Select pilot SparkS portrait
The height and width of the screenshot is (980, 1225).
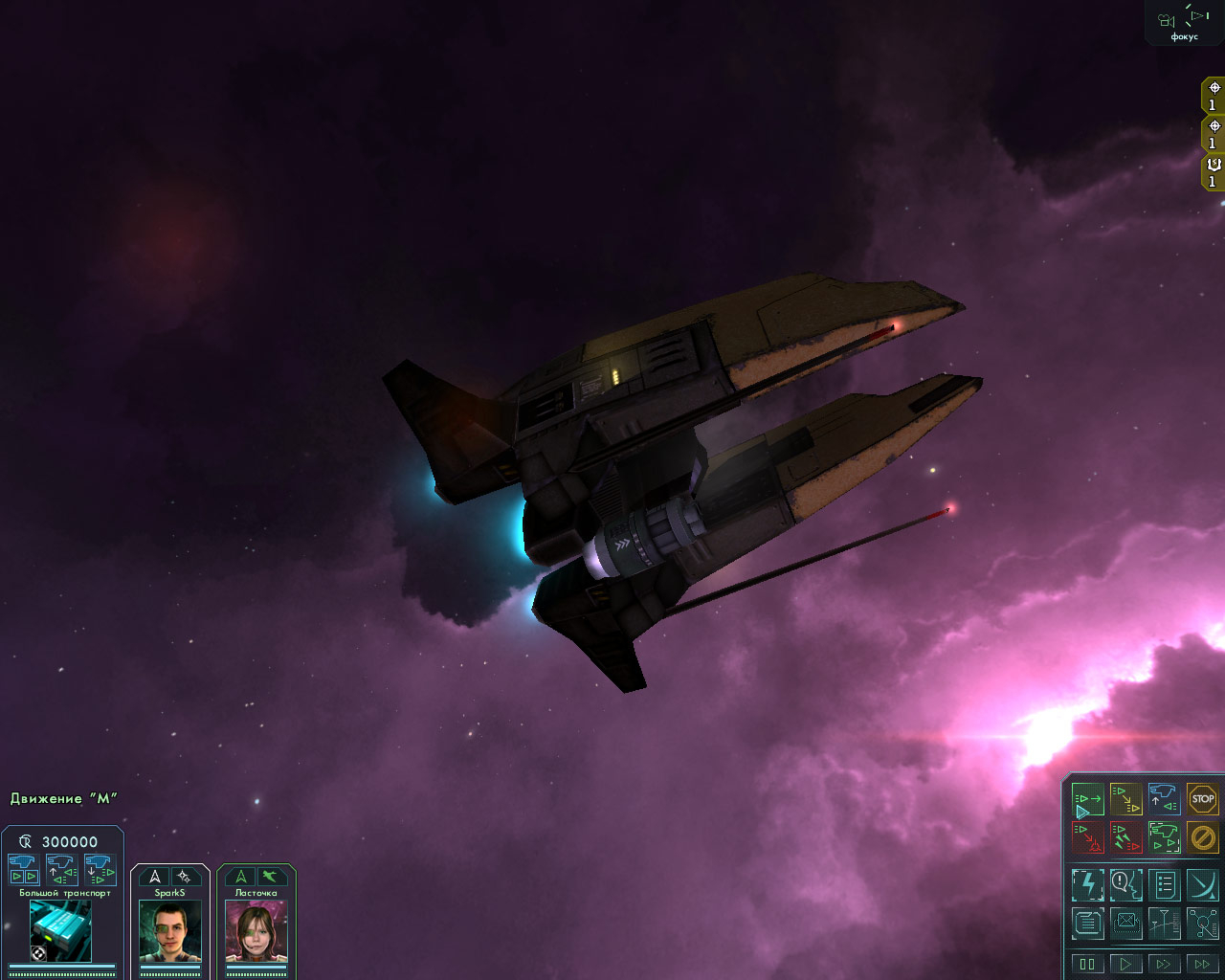point(170,931)
